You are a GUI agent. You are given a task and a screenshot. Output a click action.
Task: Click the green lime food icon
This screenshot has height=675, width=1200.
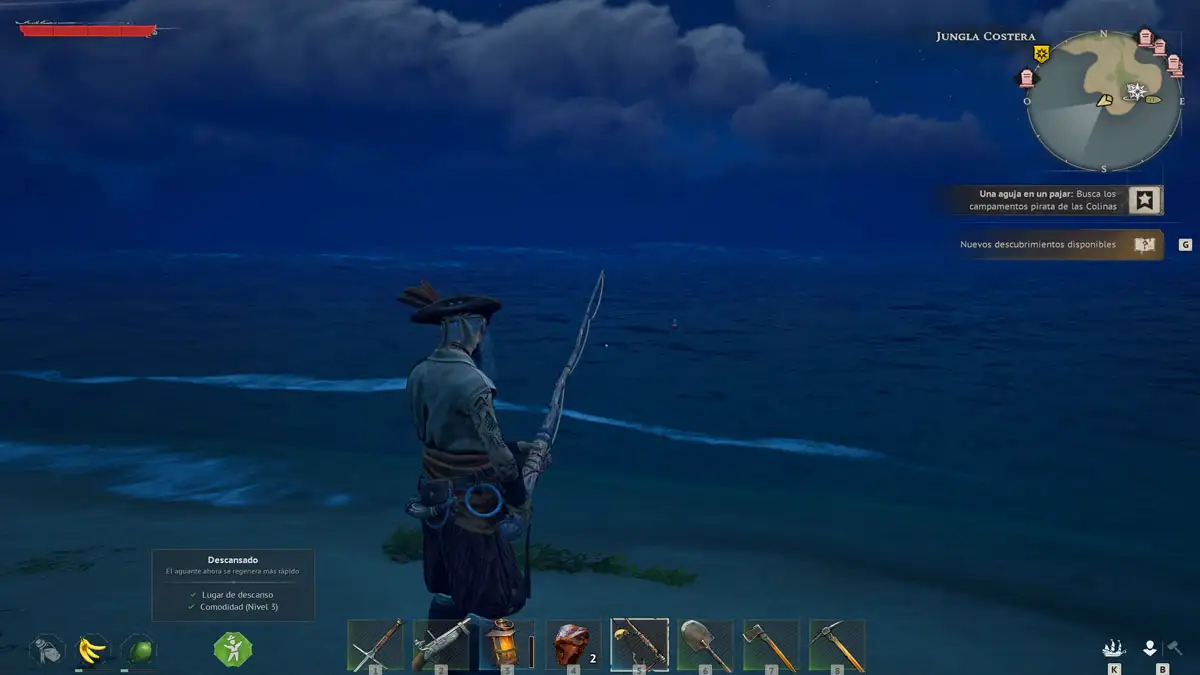pos(139,650)
